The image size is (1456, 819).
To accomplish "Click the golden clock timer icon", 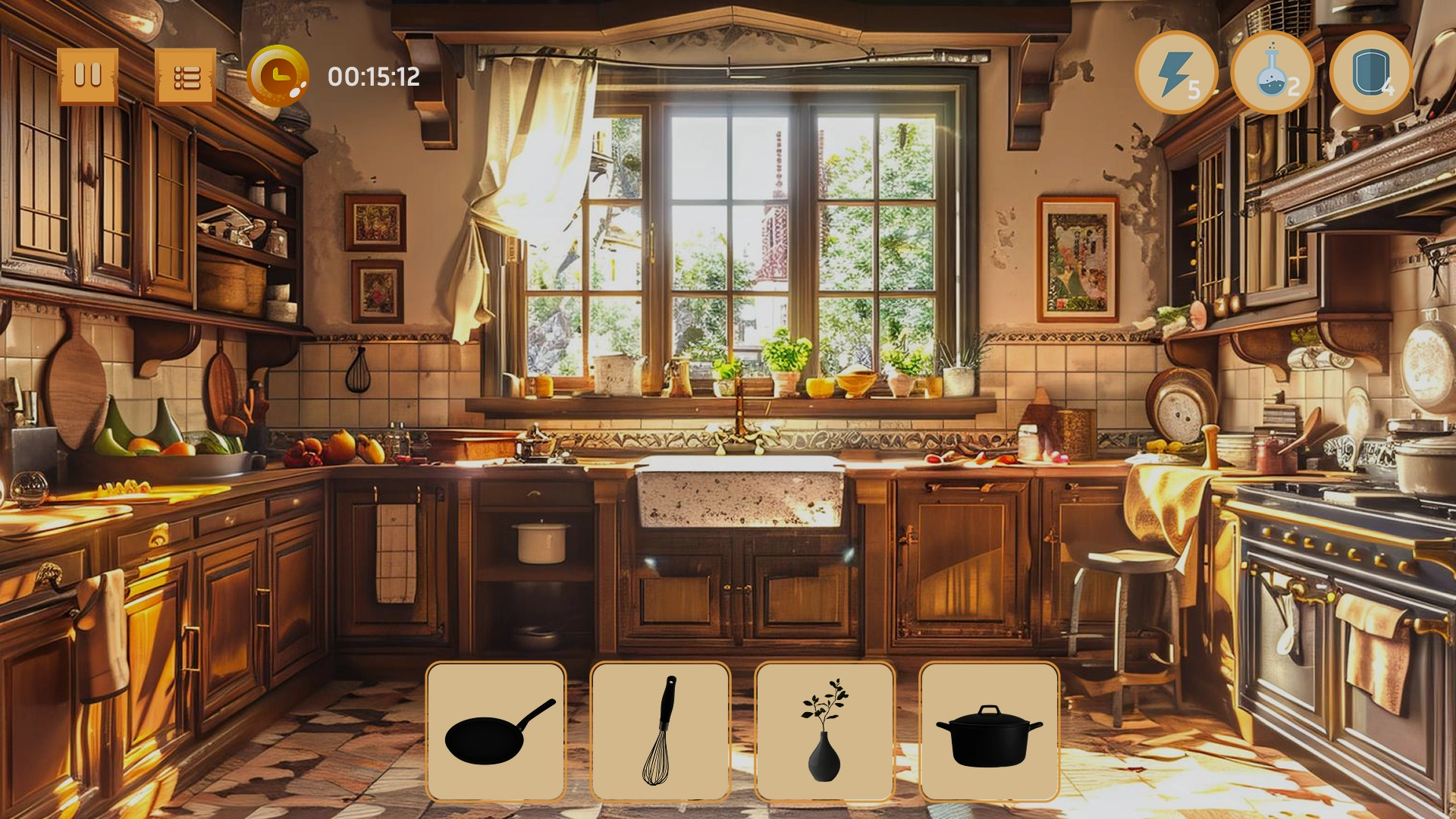I will coord(278,74).
